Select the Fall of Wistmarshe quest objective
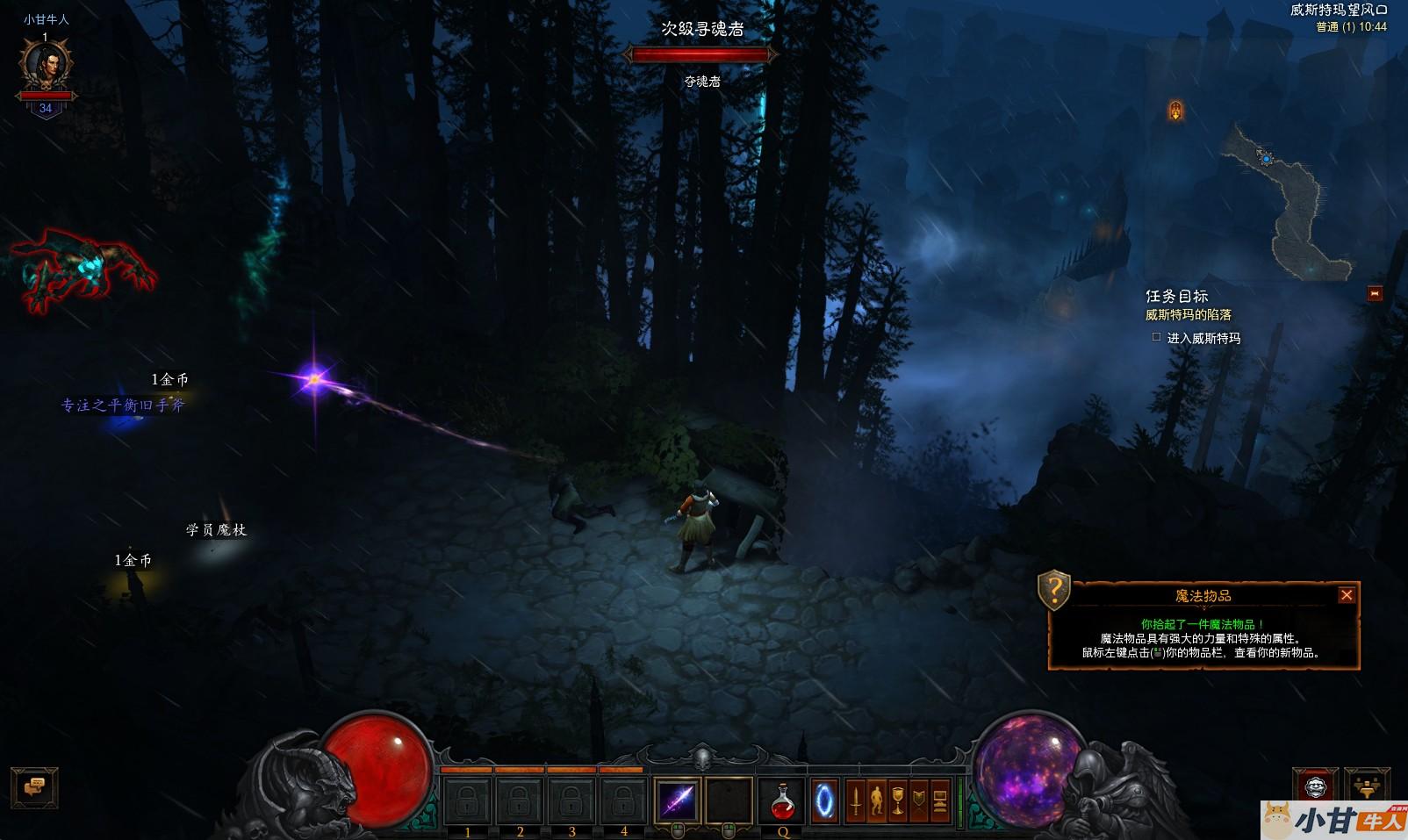Image resolution: width=1408 pixels, height=840 pixels. (x=1188, y=315)
